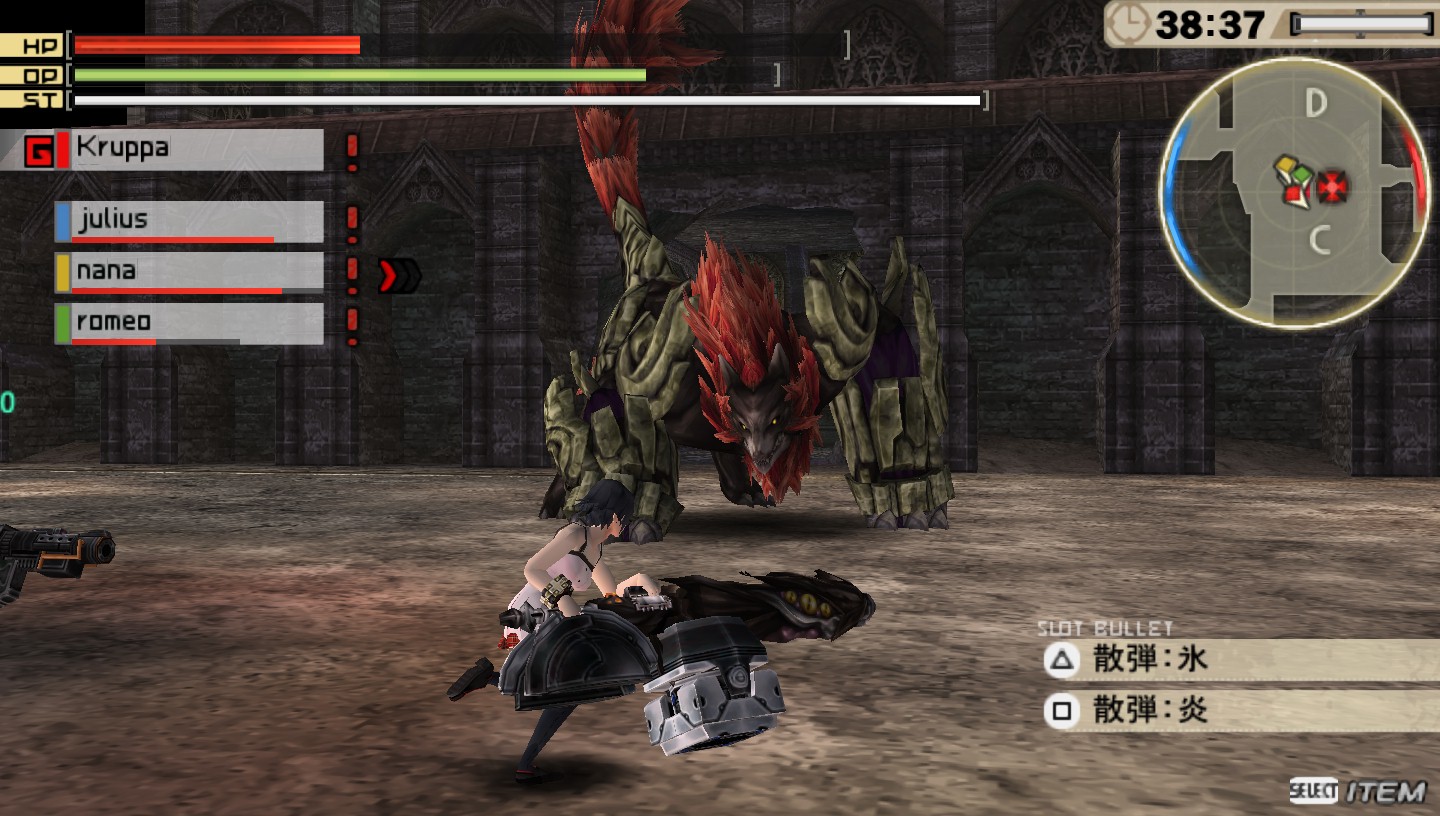Choose the 散弾:炎 fire bullet slot

tap(1238, 711)
